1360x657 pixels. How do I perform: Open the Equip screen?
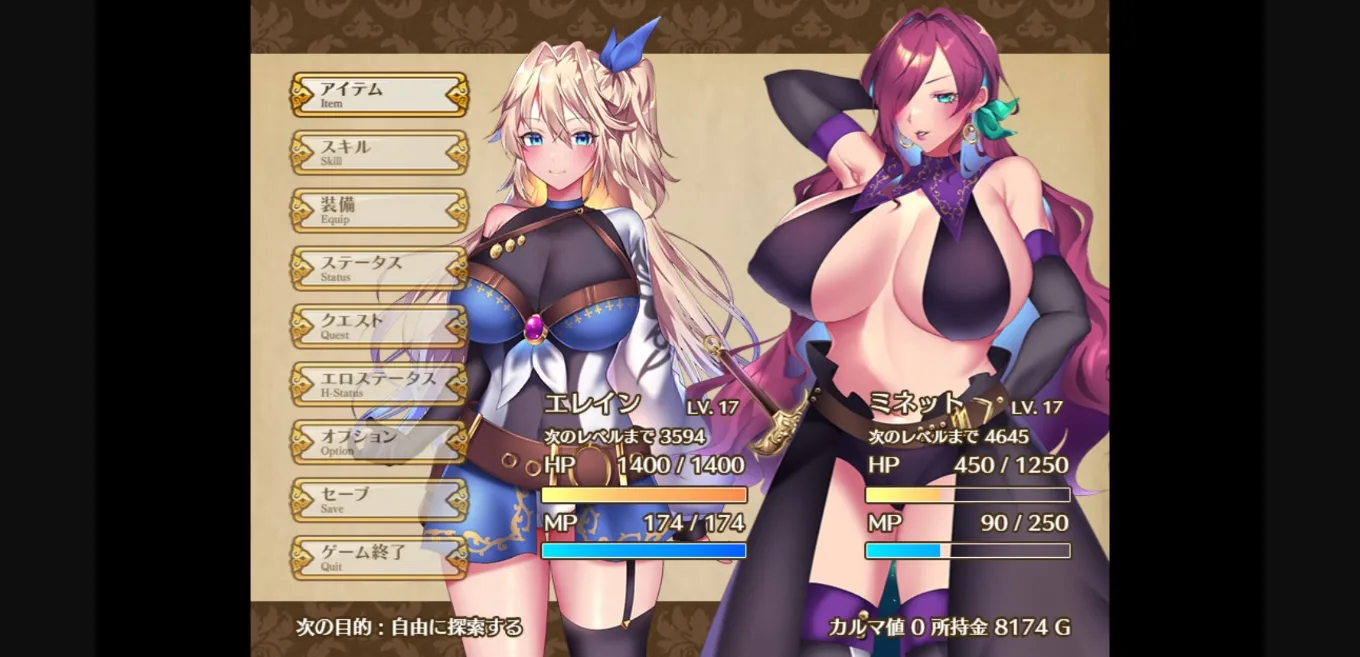[x=379, y=211]
